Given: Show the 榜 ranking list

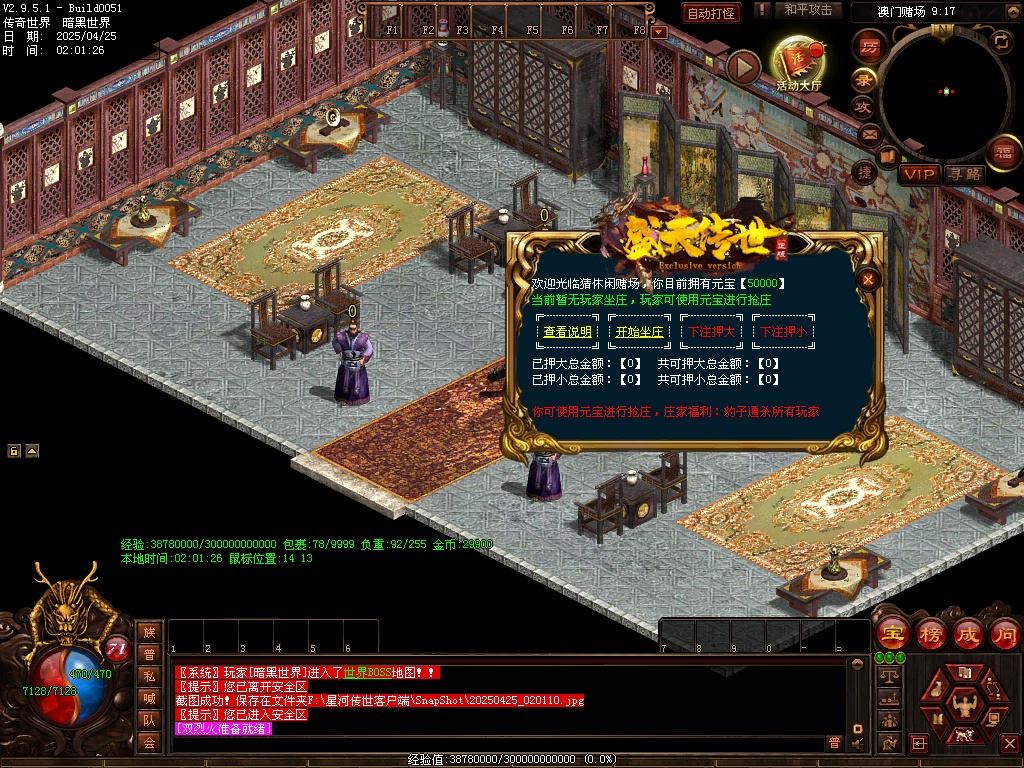Looking at the screenshot, I should pyautogui.click(x=931, y=634).
